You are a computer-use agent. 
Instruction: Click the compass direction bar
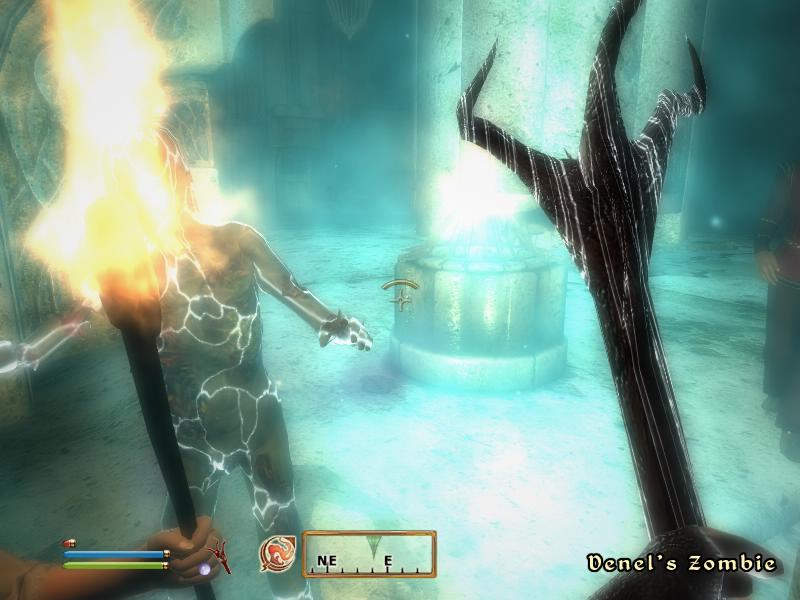(369, 554)
